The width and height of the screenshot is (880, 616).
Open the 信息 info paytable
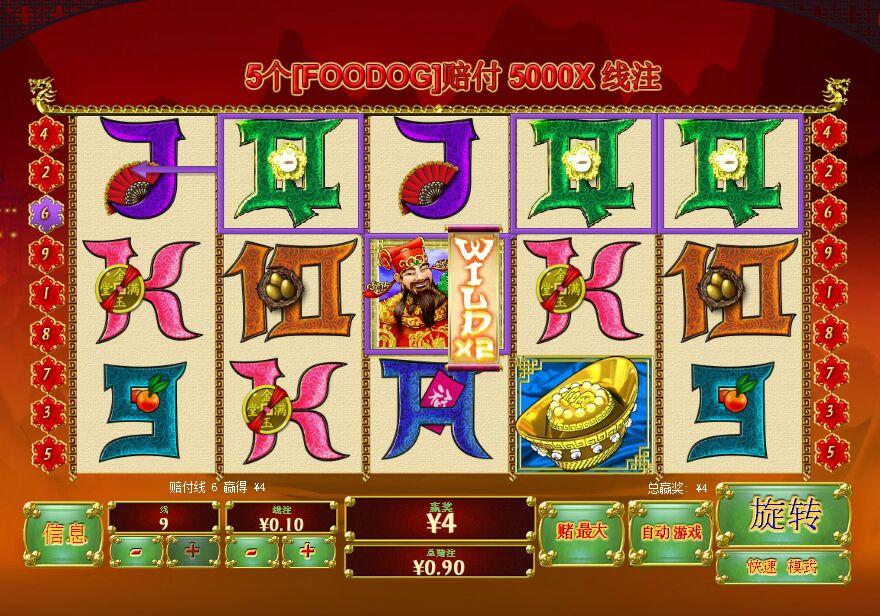click(63, 533)
